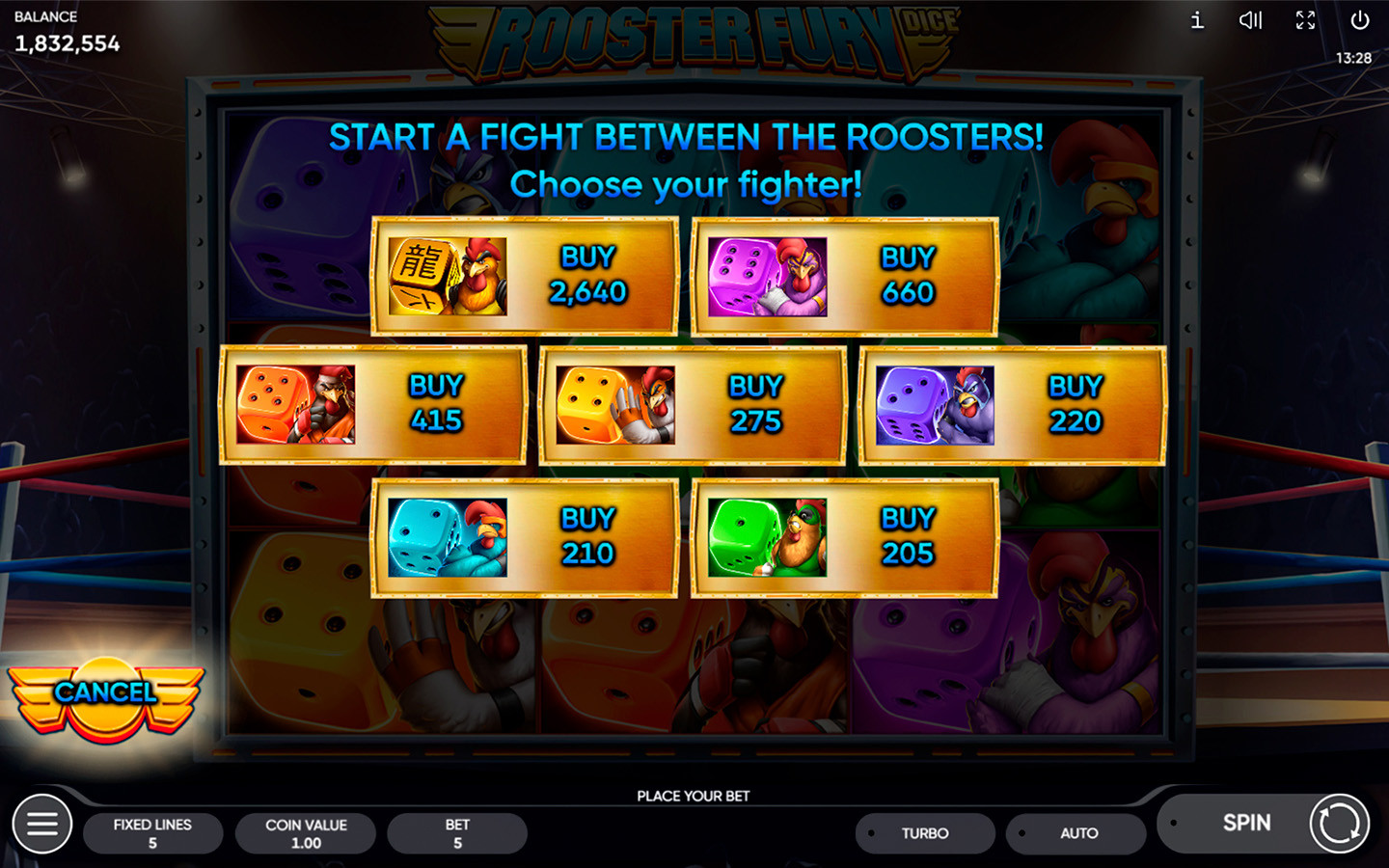Image resolution: width=1389 pixels, height=868 pixels.
Task: Buy the golden dragon dice rooster for 2,640
Action: click(x=525, y=276)
